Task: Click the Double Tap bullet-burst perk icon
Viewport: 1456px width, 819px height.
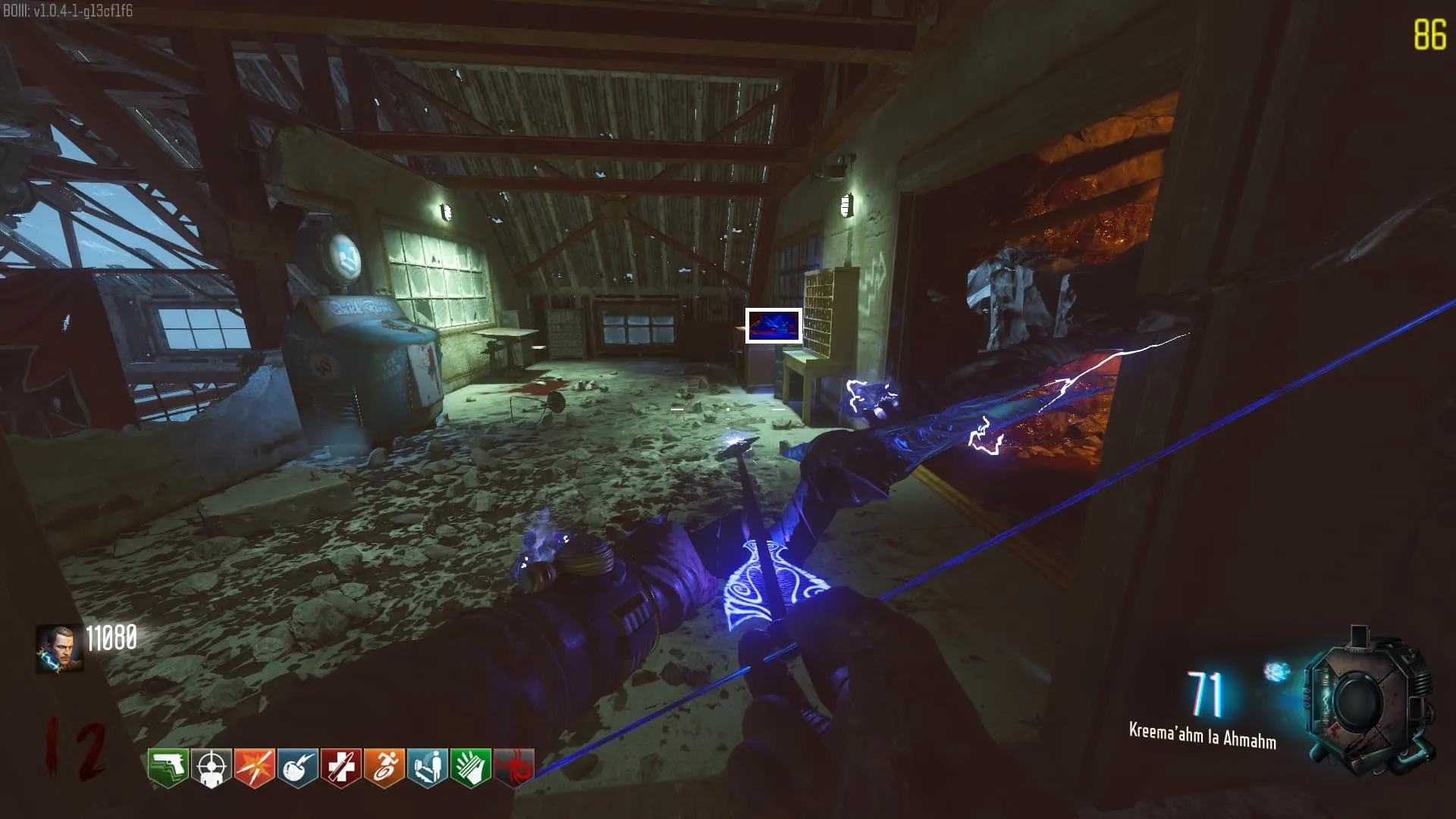Action: point(254,768)
